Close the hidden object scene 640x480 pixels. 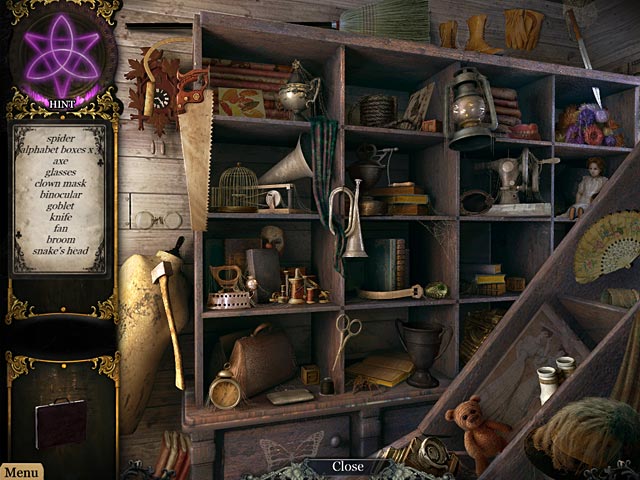click(x=348, y=466)
